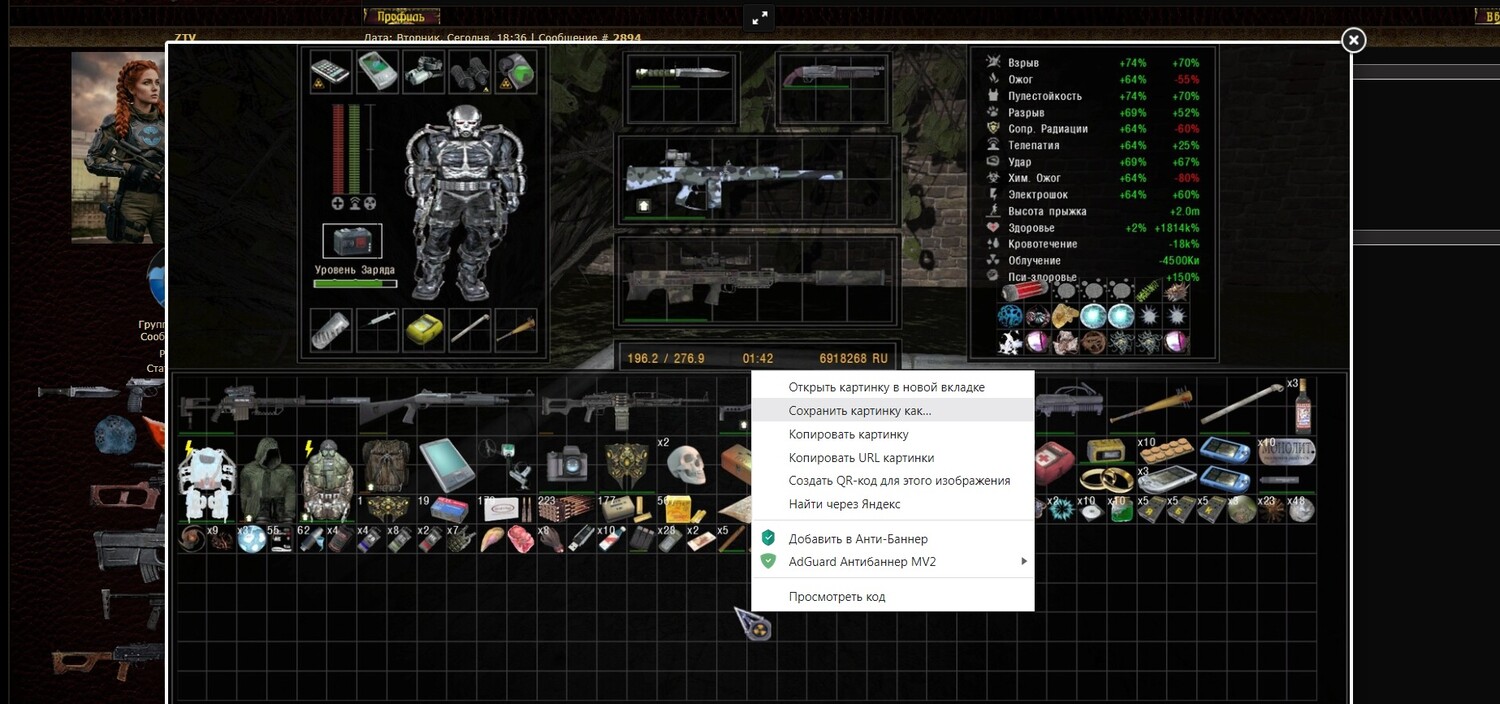The height and width of the screenshot is (704, 1500).
Task: Select the yellow detector quick slot
Action: [x=423, y=329]
